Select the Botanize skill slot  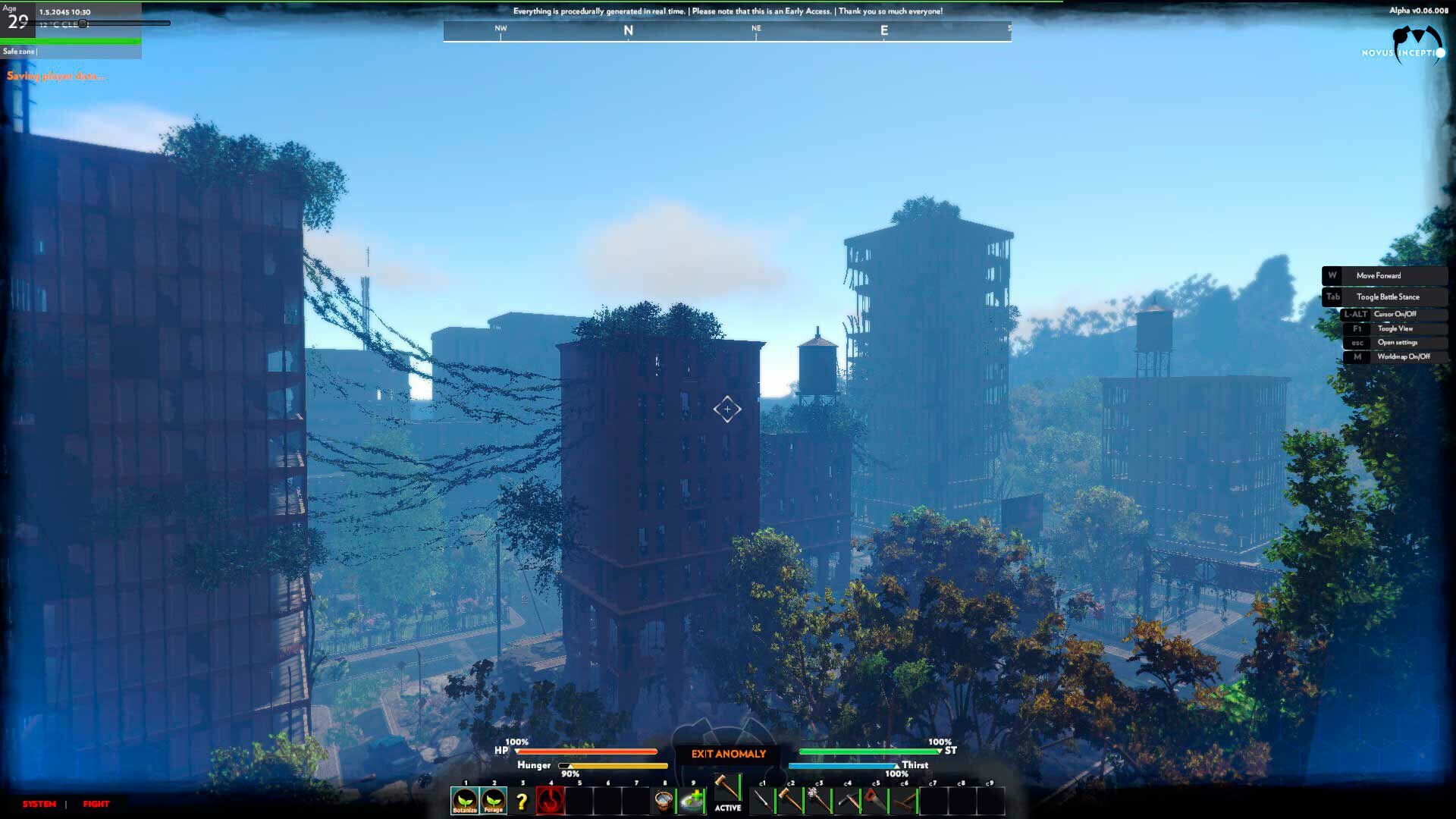465,801
